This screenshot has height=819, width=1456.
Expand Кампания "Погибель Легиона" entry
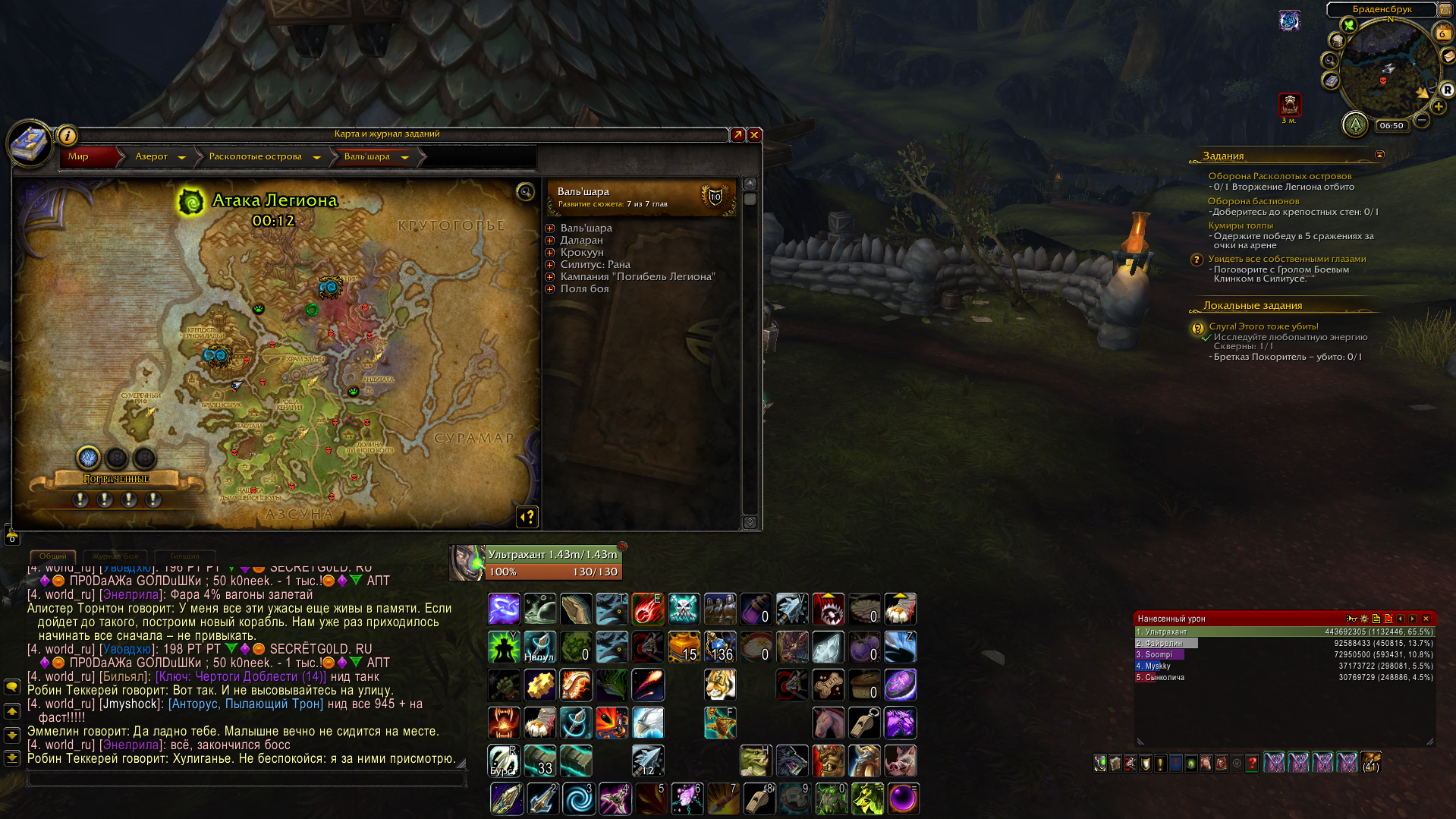click(550, 277)
